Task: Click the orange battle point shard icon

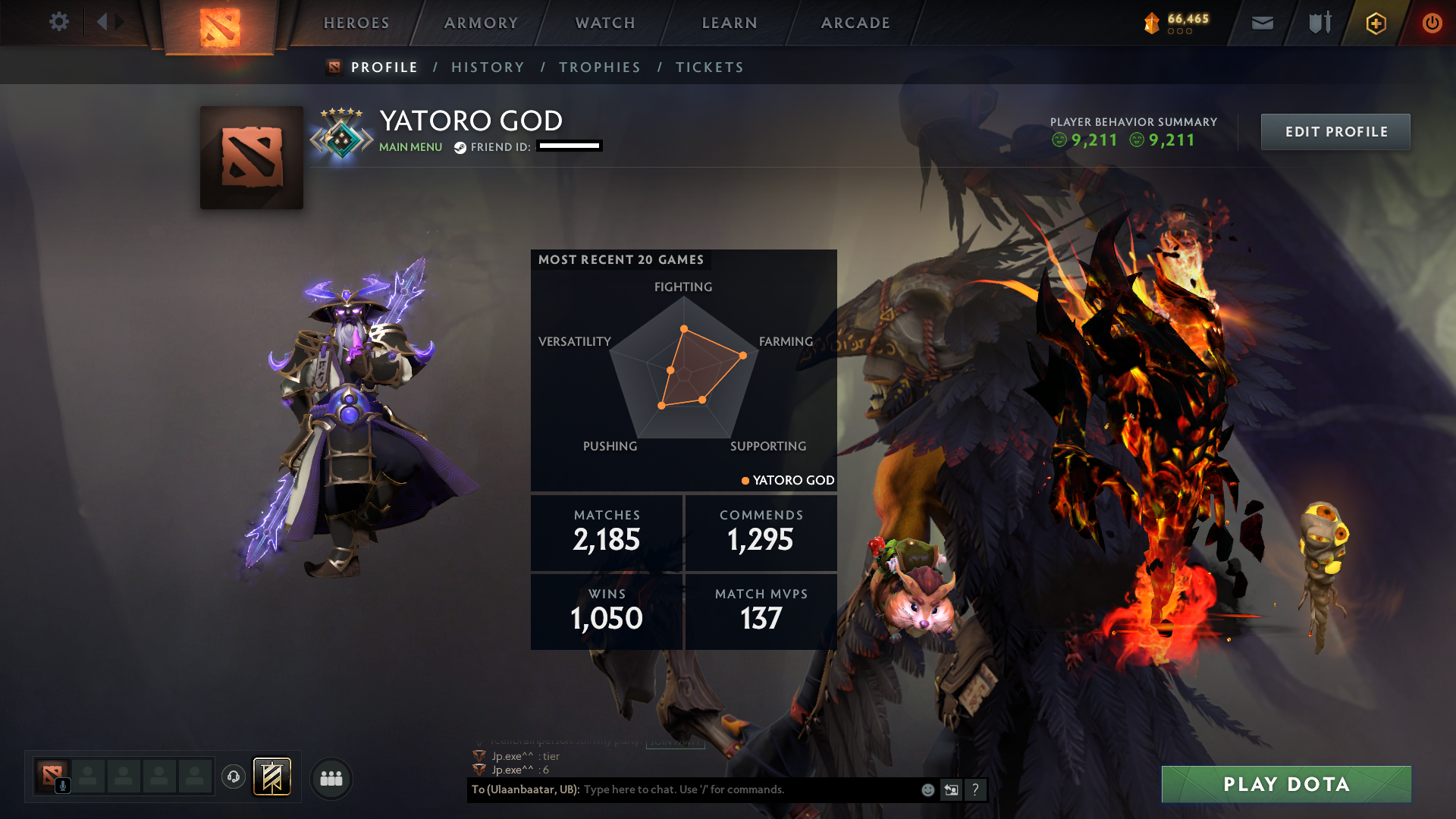Action: pyautogui.click(x=1151, y=22)
